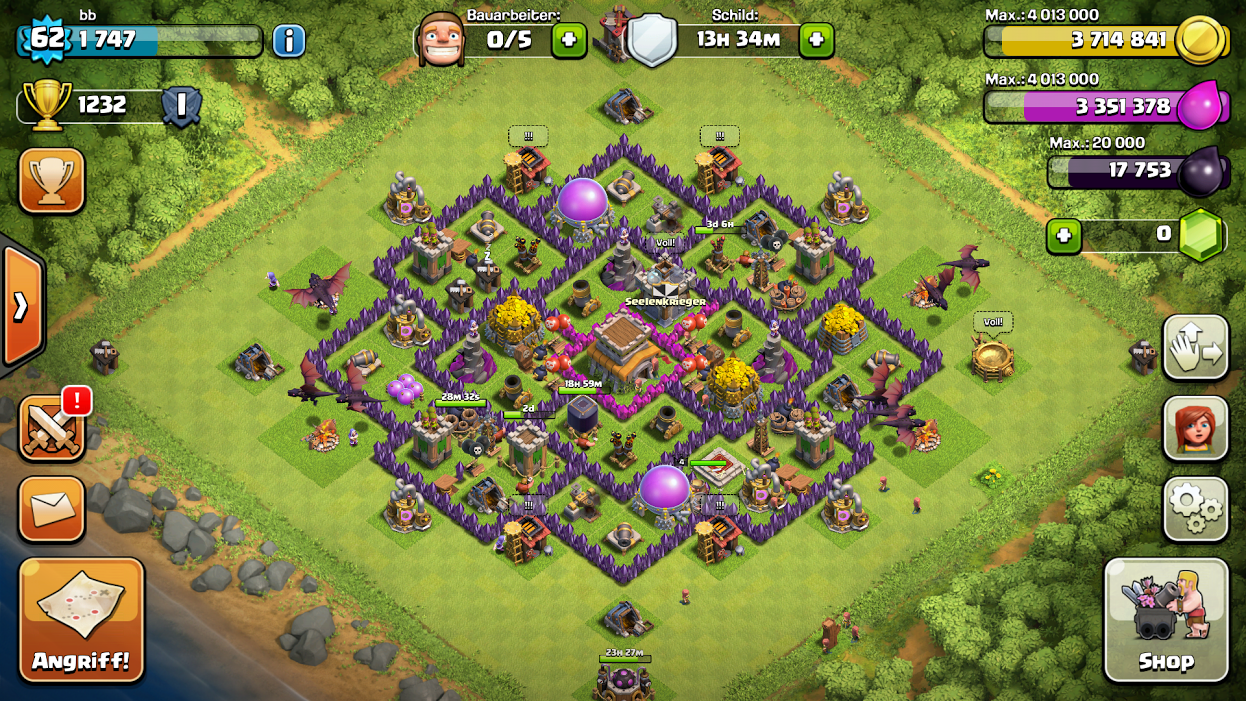Screen dimensions: 1246x701
Task: Open the settings gears menu
Action: click(x=1195, y=509)
